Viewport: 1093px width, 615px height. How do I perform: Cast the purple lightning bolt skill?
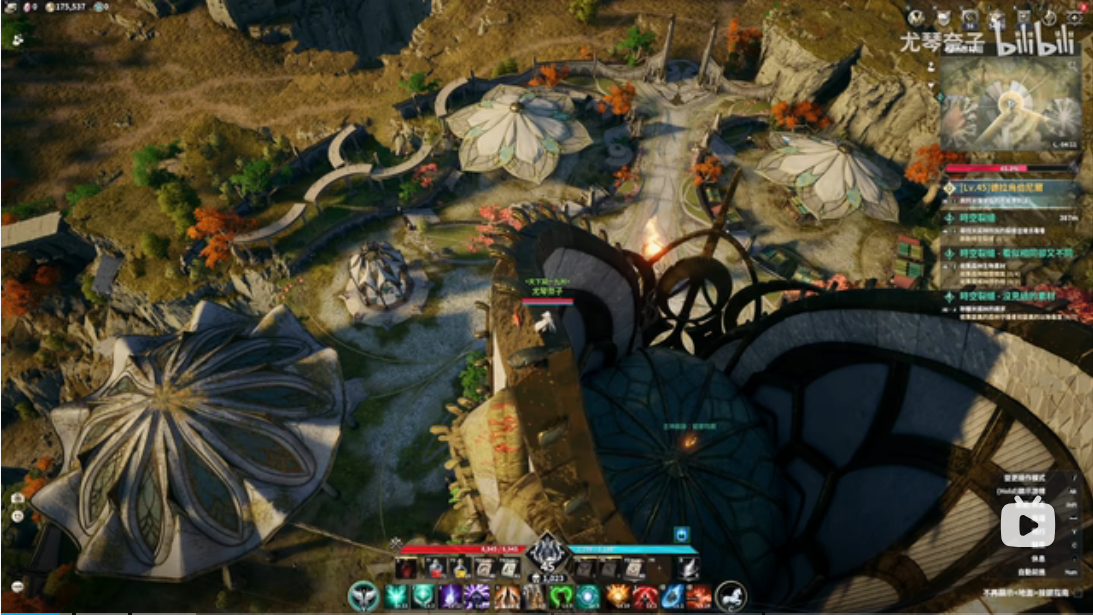(x=449, y=596)
